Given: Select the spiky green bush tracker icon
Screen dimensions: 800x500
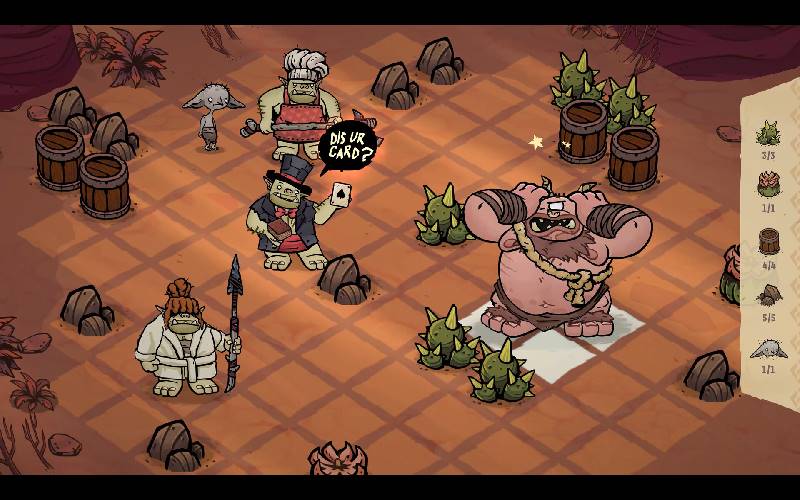Looking at the screenshot, I should (x=768, y=133).
